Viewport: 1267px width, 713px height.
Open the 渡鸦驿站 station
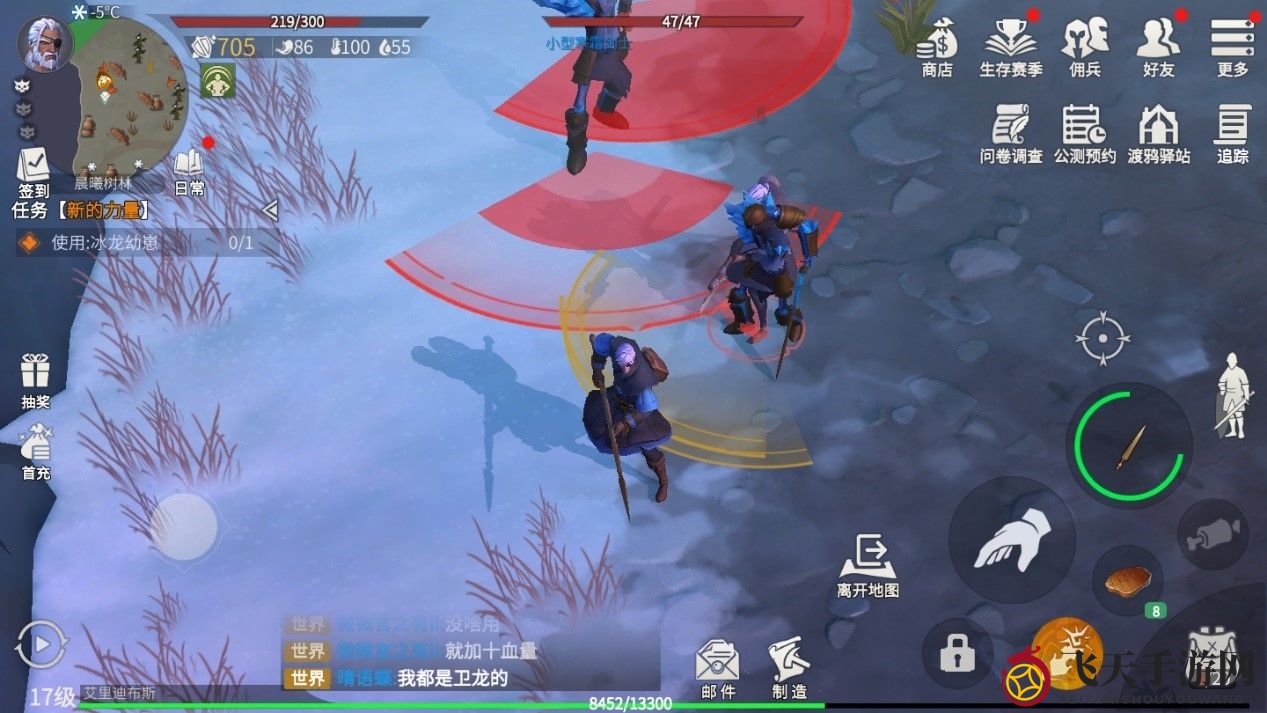(x=1158, y=133)
